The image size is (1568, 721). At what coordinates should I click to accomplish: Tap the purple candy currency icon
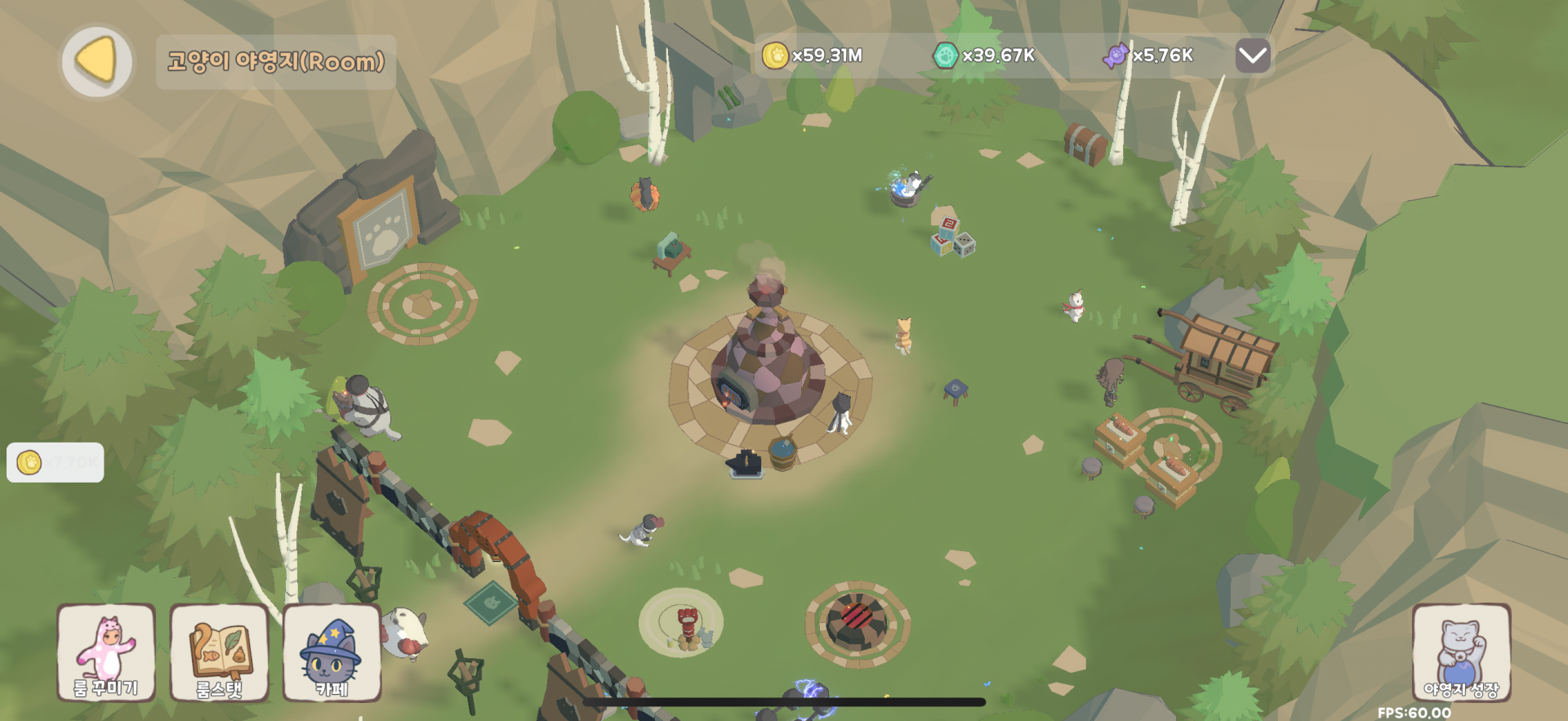1116,56
